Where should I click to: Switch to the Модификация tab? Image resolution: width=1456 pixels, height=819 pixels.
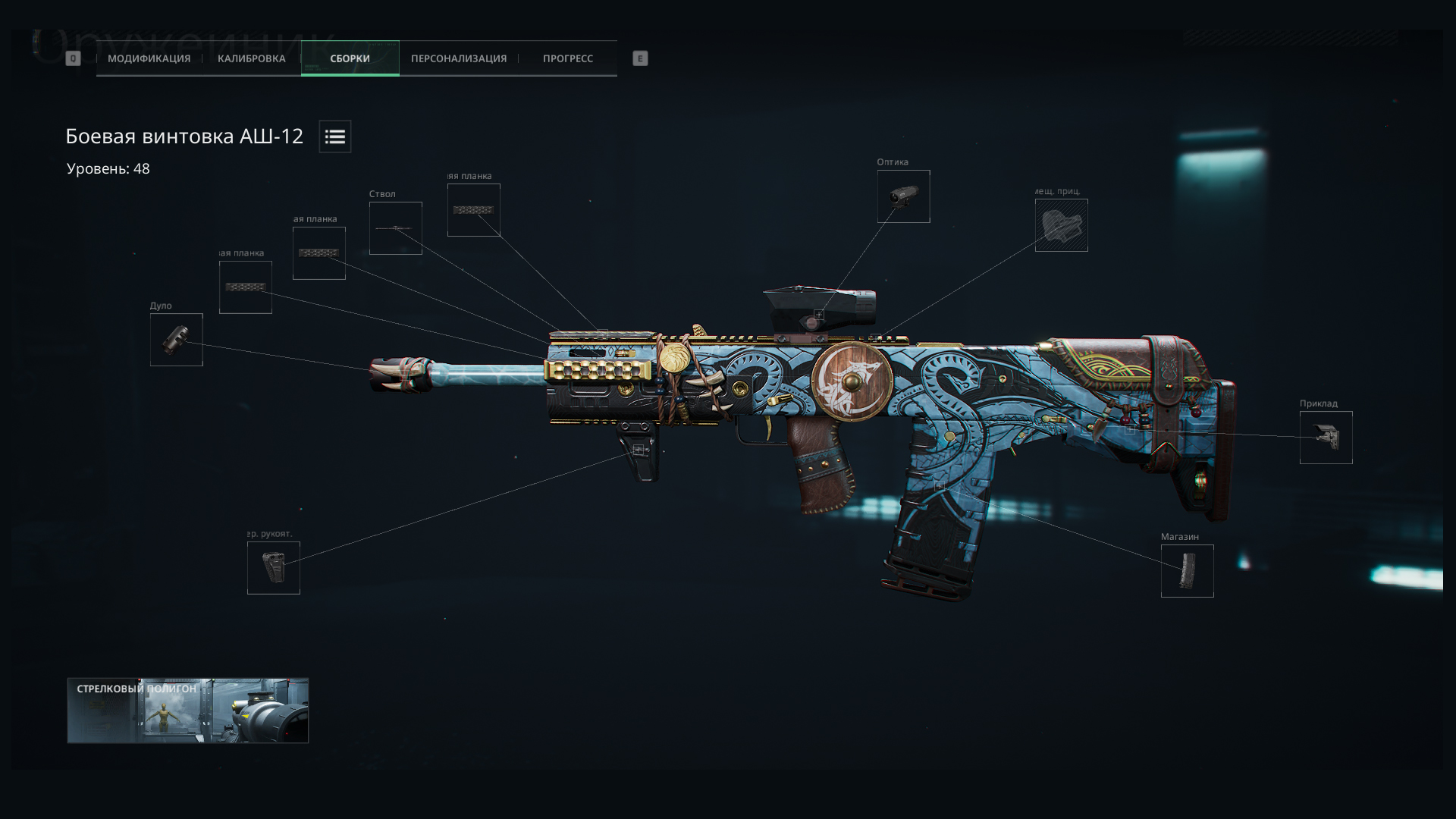(x=149, y=58)
